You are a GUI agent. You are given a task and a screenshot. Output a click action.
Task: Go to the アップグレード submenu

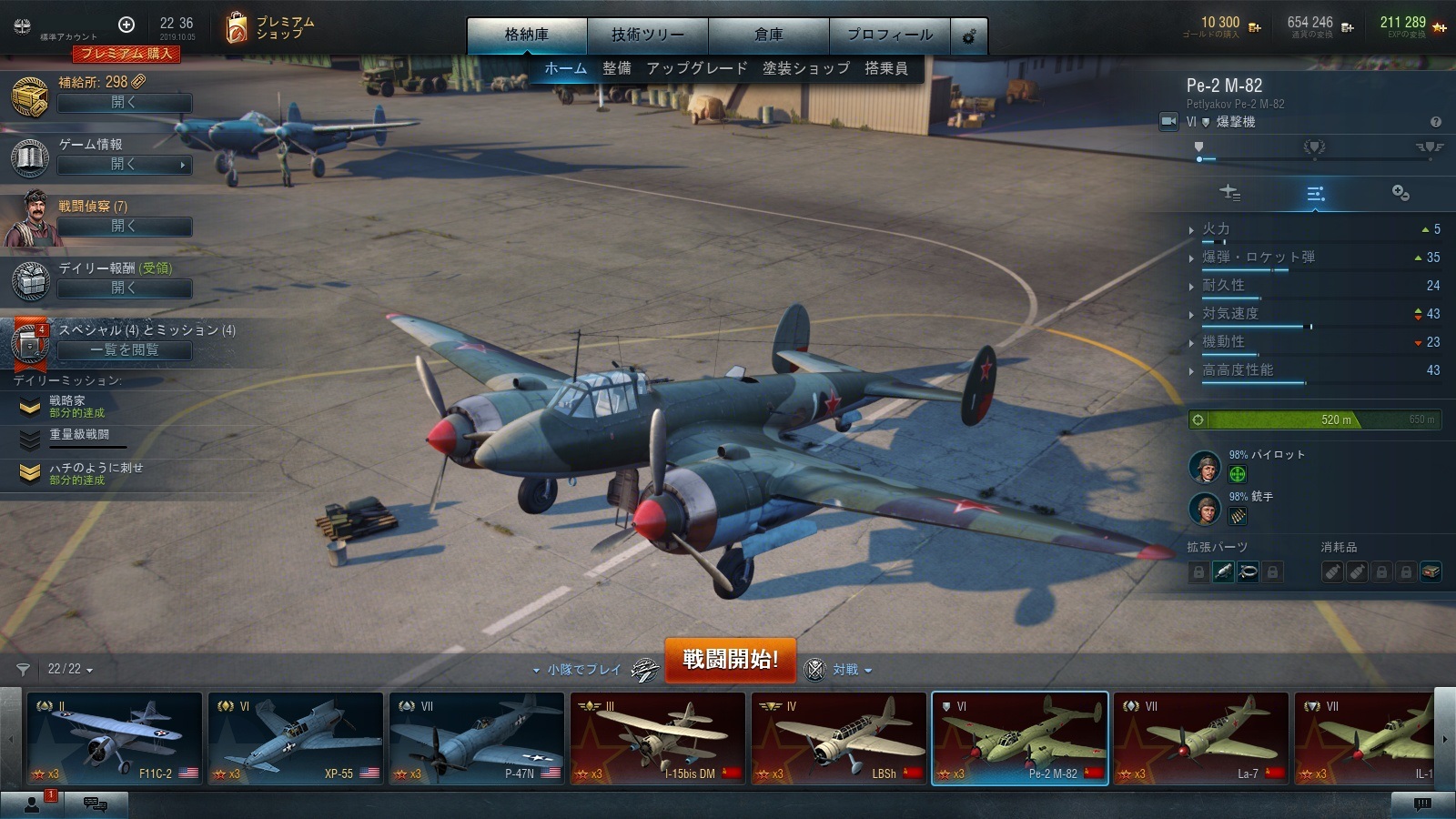pos(696,68)
